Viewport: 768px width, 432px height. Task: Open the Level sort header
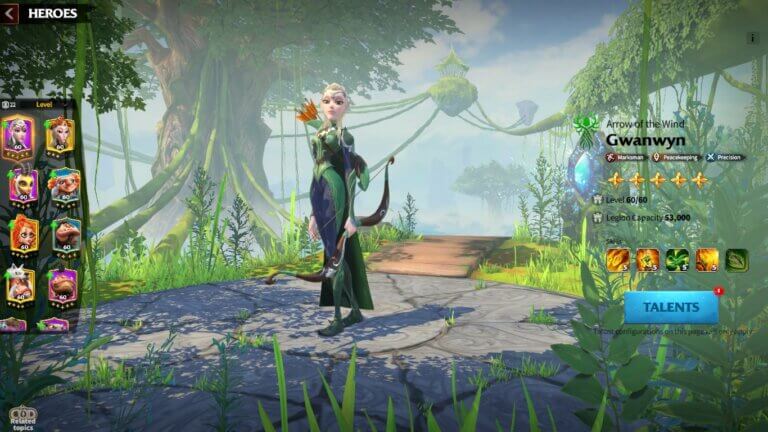point(43,104)
